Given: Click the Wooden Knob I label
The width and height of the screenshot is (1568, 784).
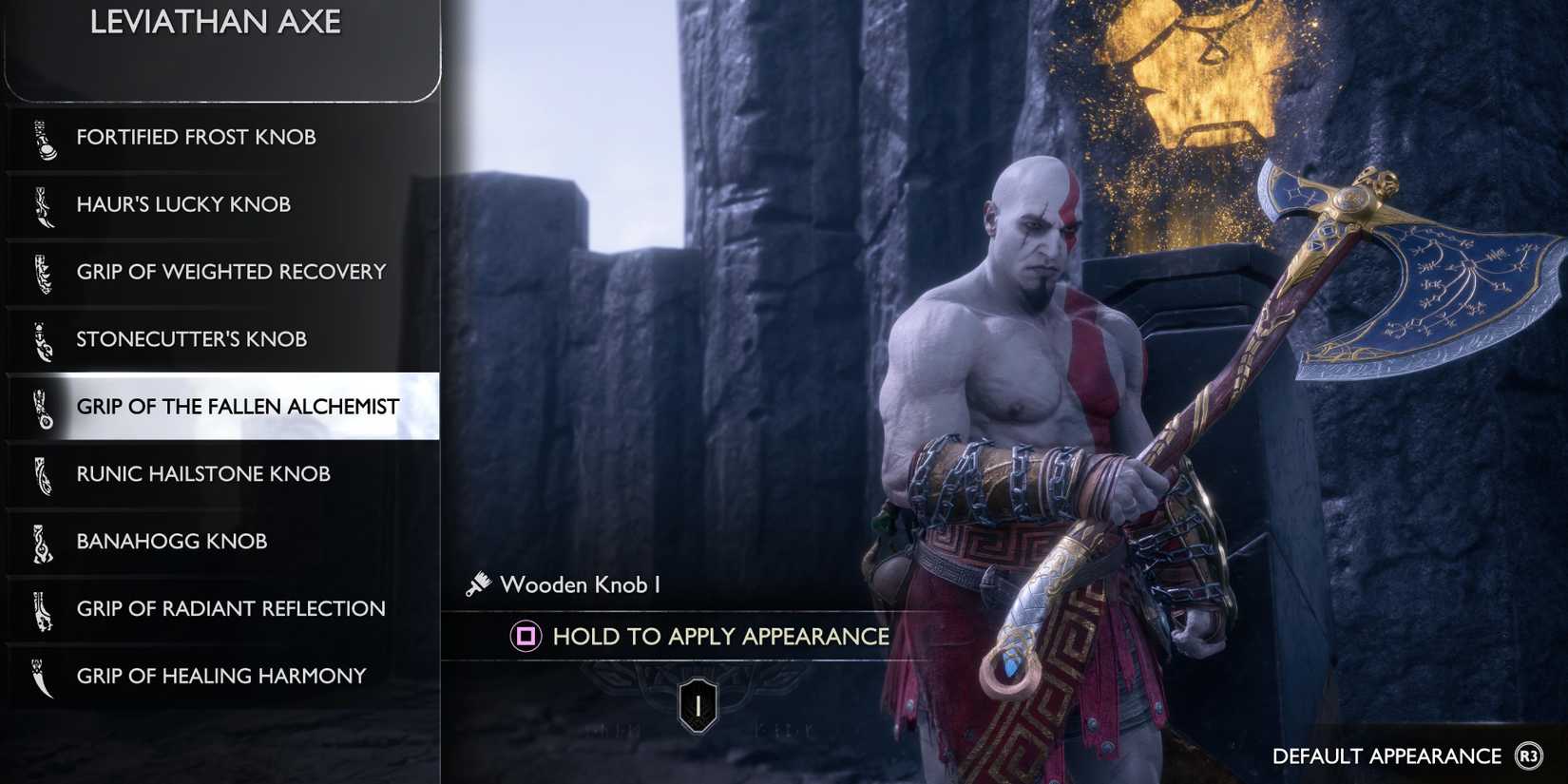Looking at the screenshot, I should click(x=583, y=583).
